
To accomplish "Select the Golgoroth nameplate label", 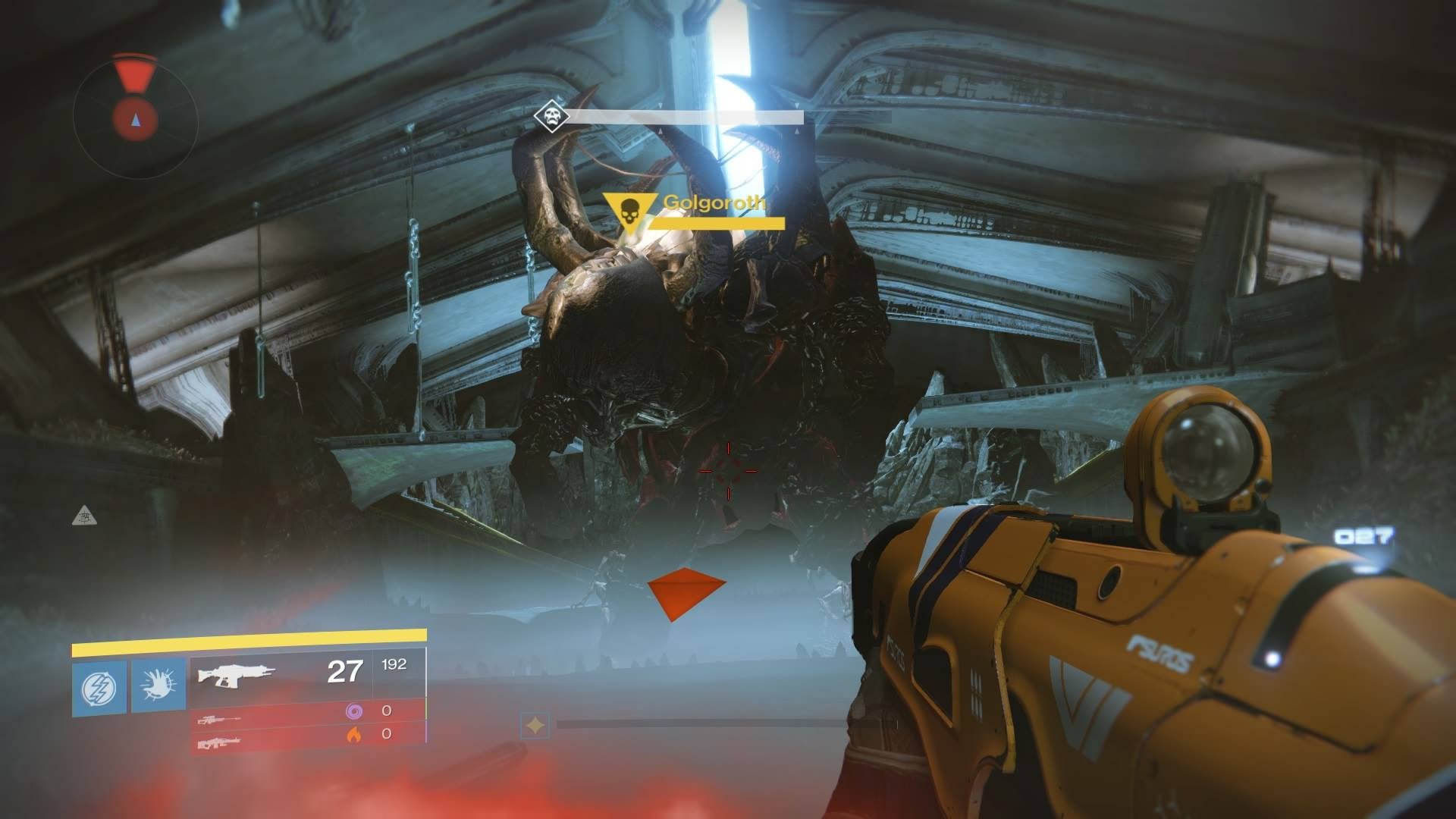I will [x=715, y=203].
